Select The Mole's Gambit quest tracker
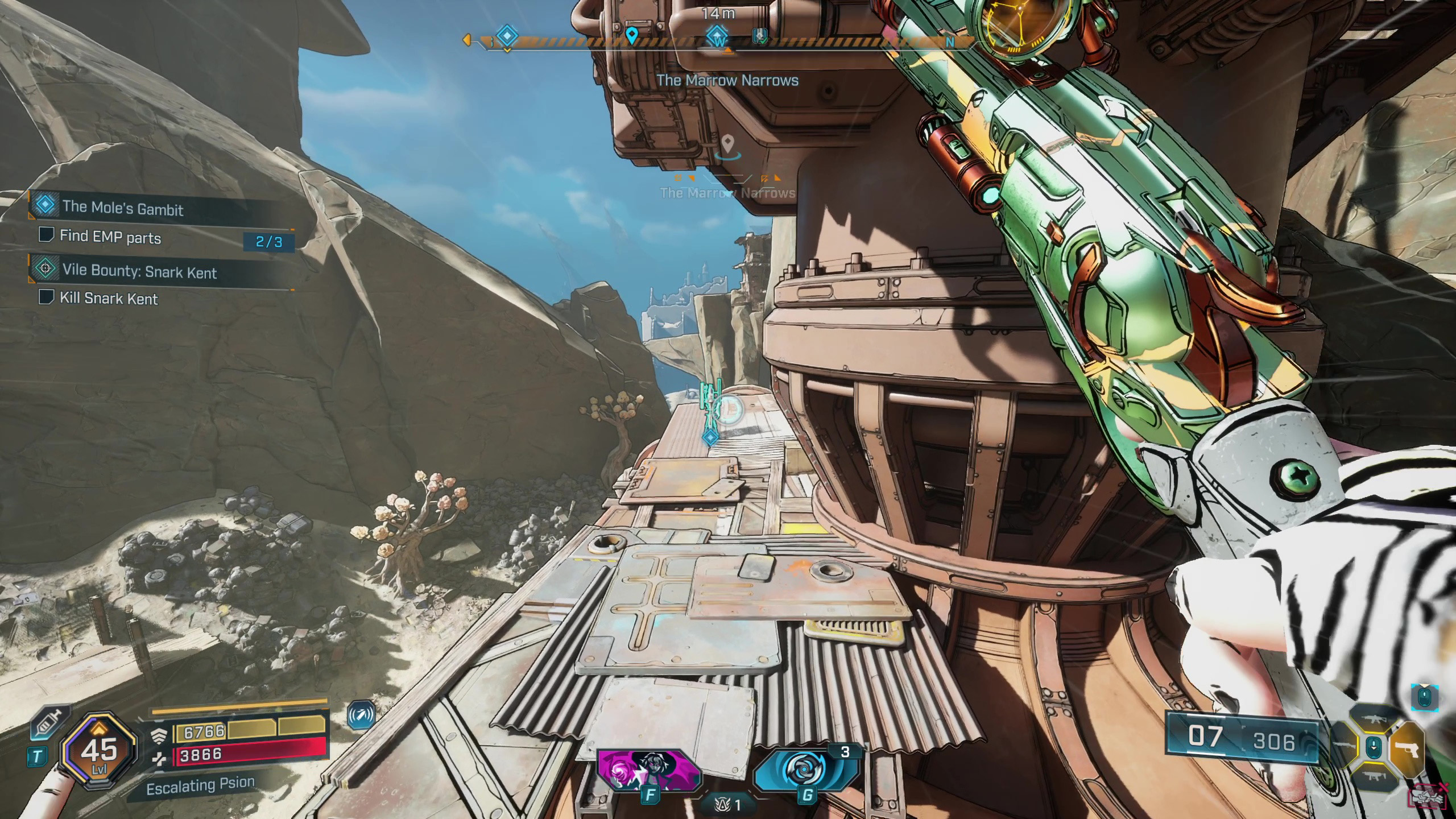The height and width of the screenshot is (819, 1456). [122, 207]
